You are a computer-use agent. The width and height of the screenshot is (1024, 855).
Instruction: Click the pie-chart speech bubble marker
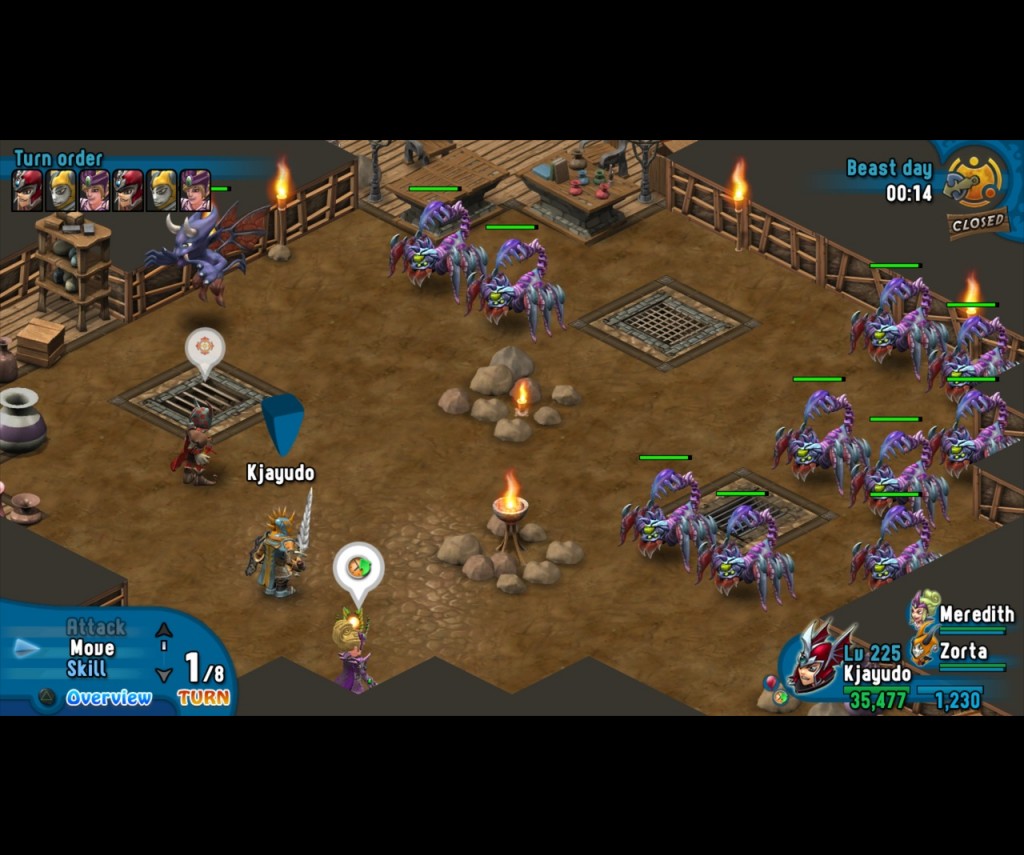[x=358, y=567]
